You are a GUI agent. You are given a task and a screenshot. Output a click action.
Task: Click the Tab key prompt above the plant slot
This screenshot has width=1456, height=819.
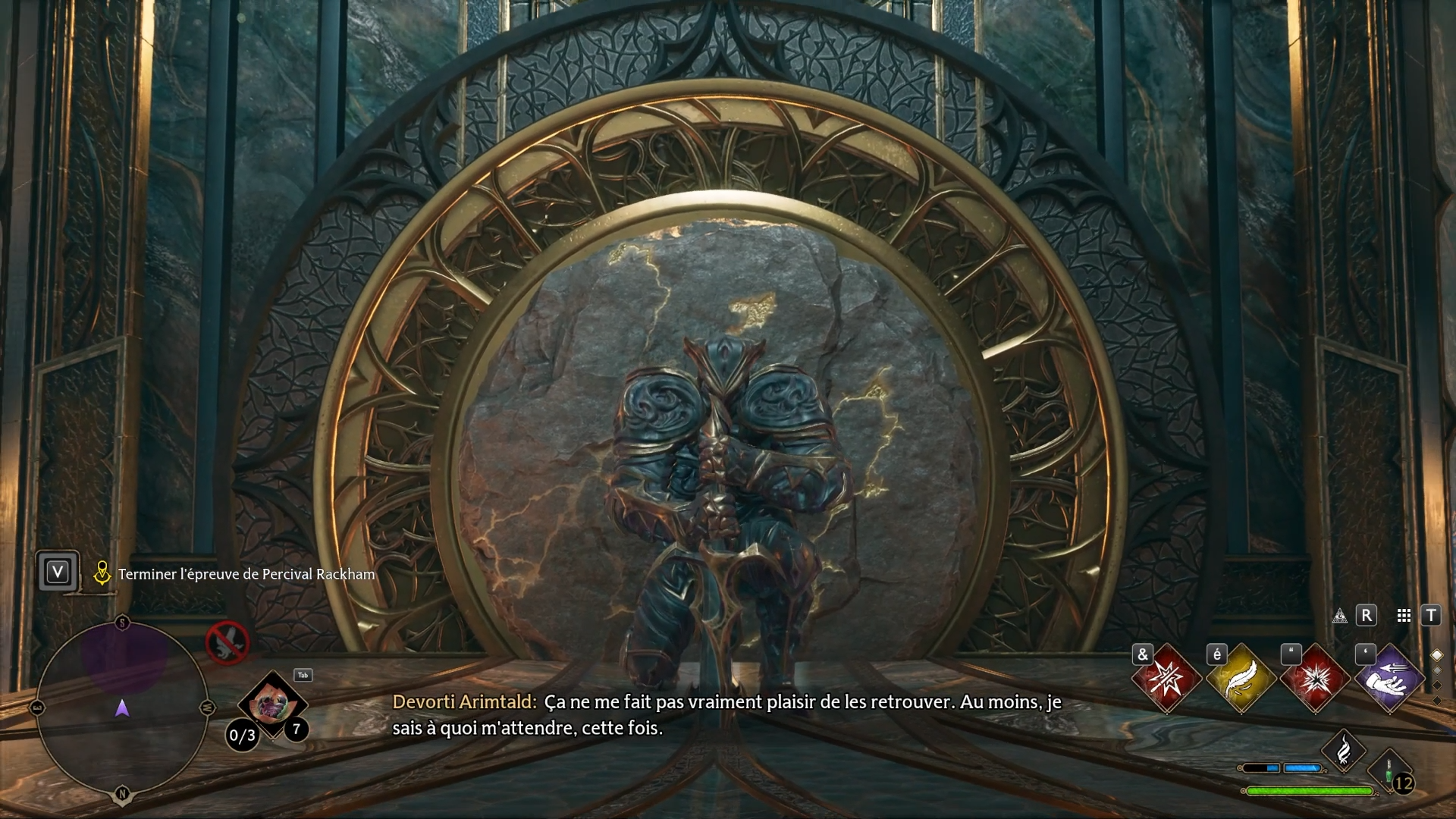click(303, 675)
